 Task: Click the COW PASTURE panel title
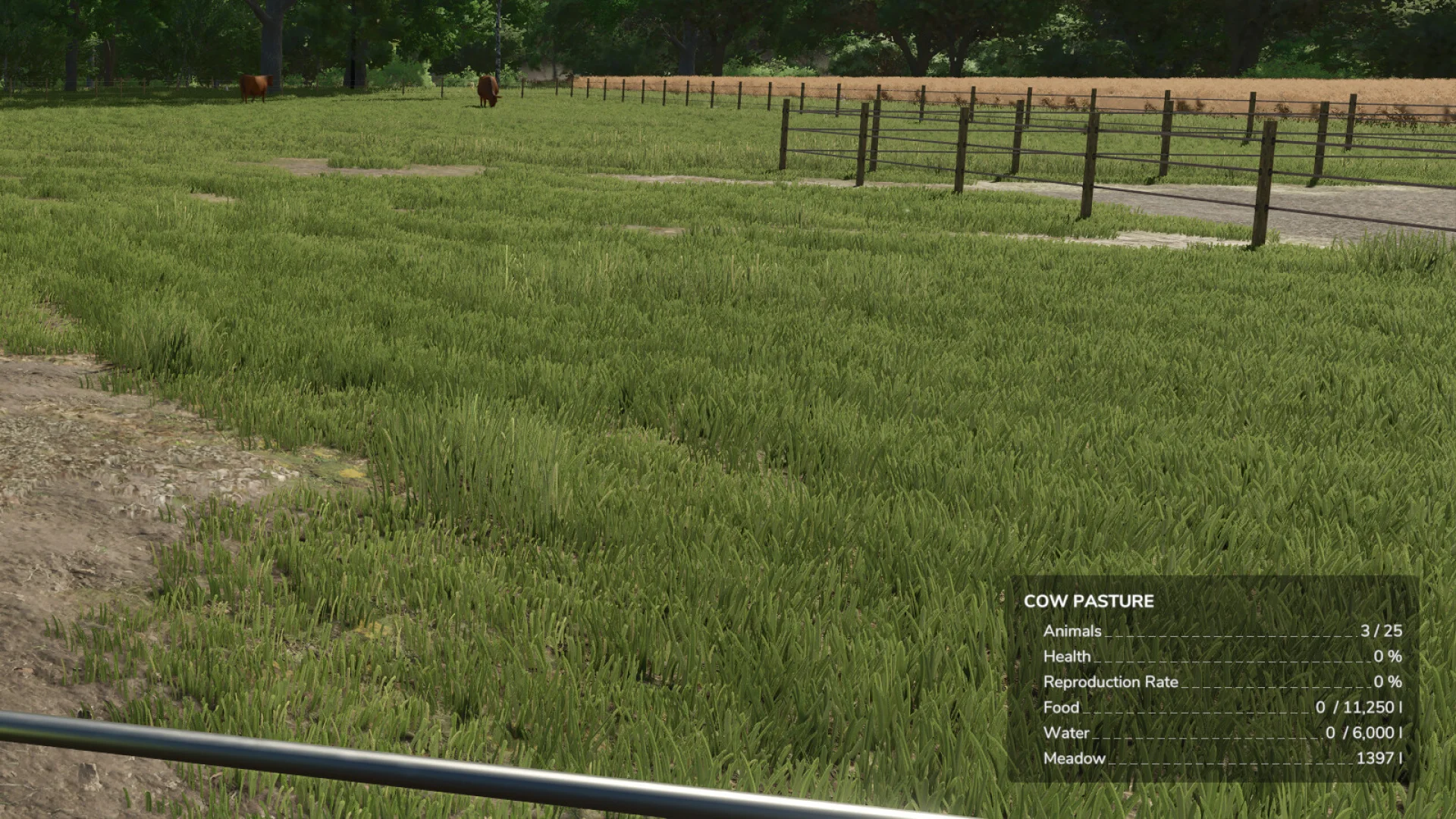(x=1087, y=601)
